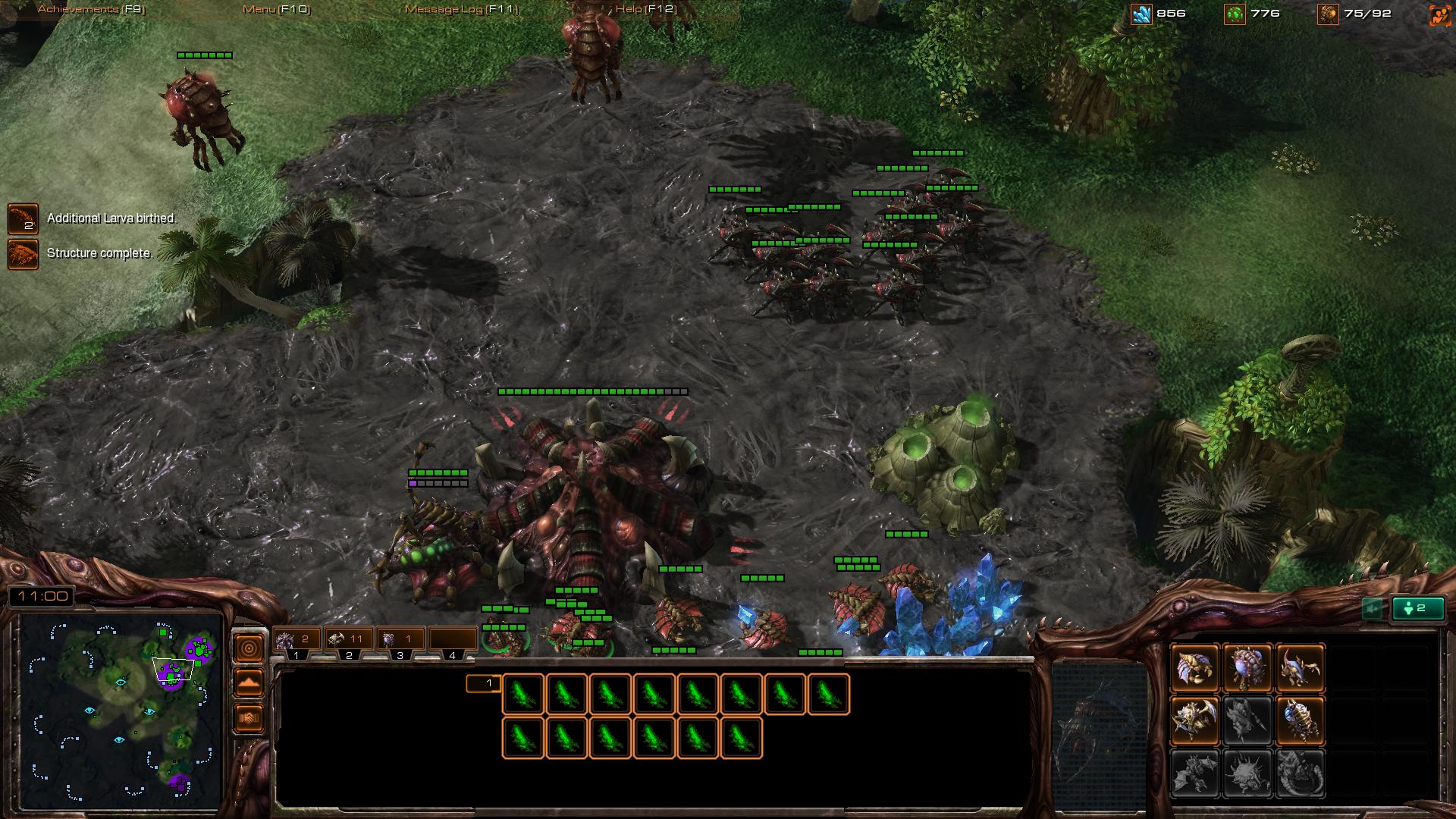
Task: Select control group 1
Action: [x=296, y=641]
